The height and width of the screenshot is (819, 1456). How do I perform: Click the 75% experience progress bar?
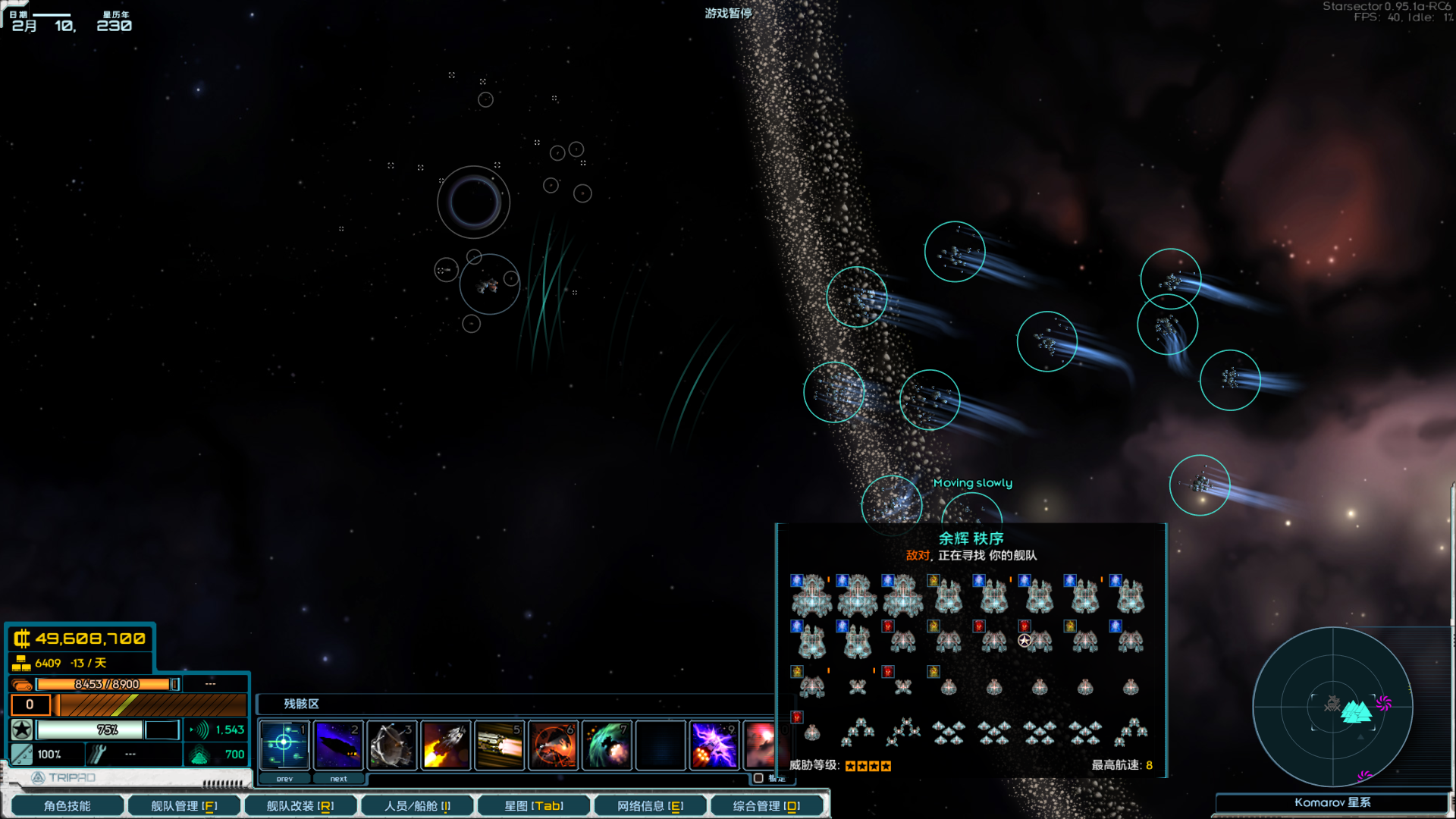[x=91, y=730]
